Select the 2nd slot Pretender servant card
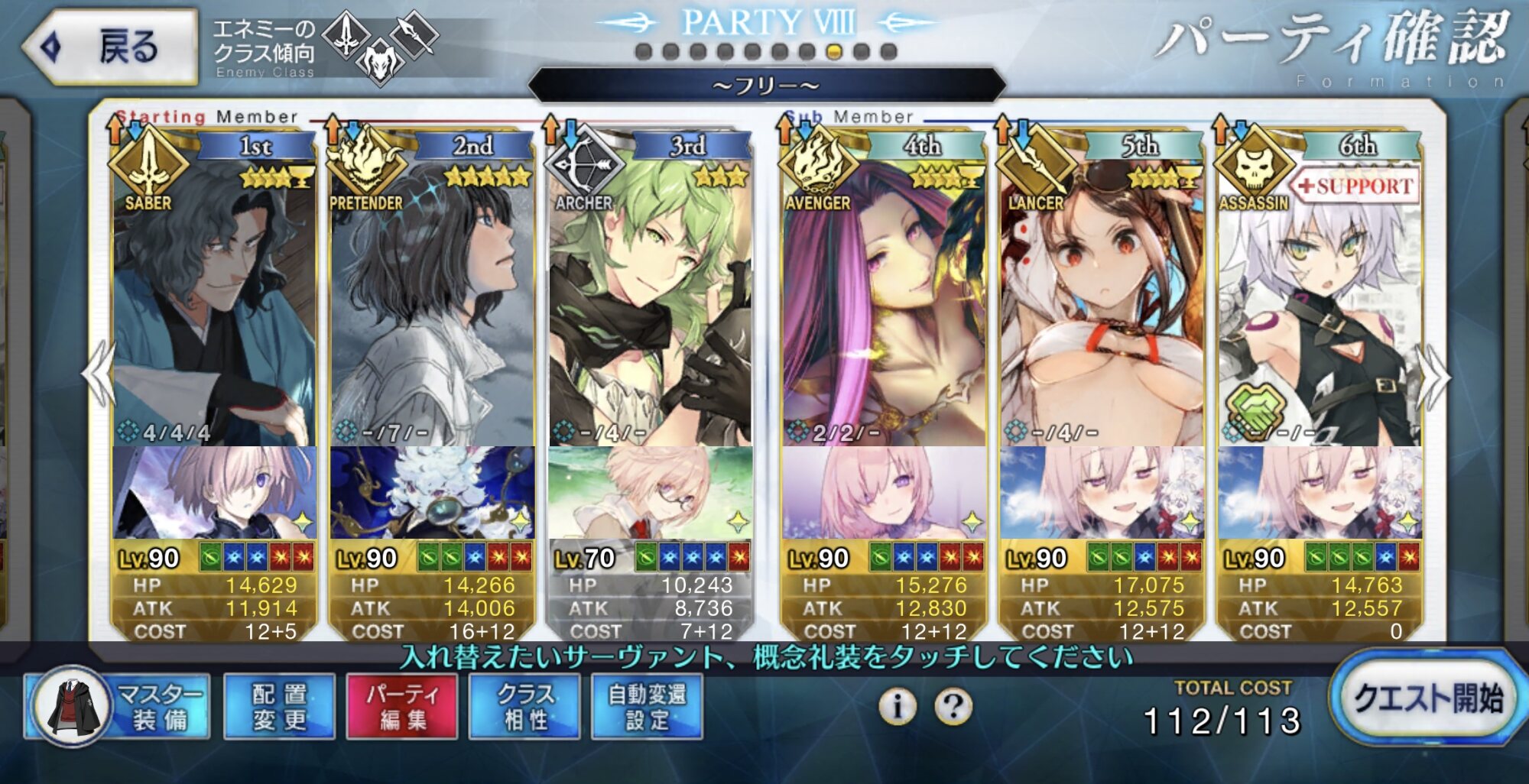 (x=432, y=306)
